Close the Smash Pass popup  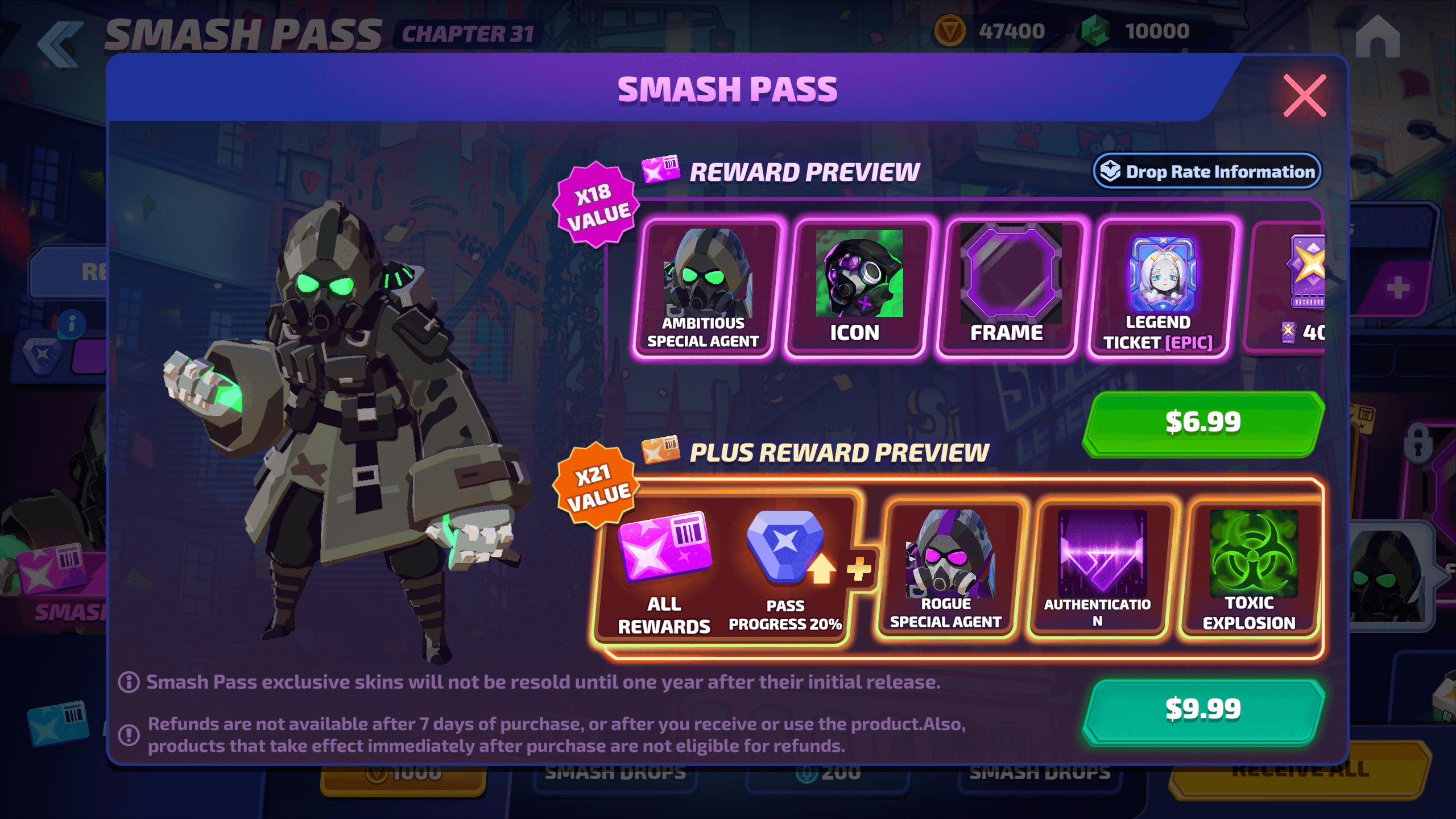[x=1304, y=96]
